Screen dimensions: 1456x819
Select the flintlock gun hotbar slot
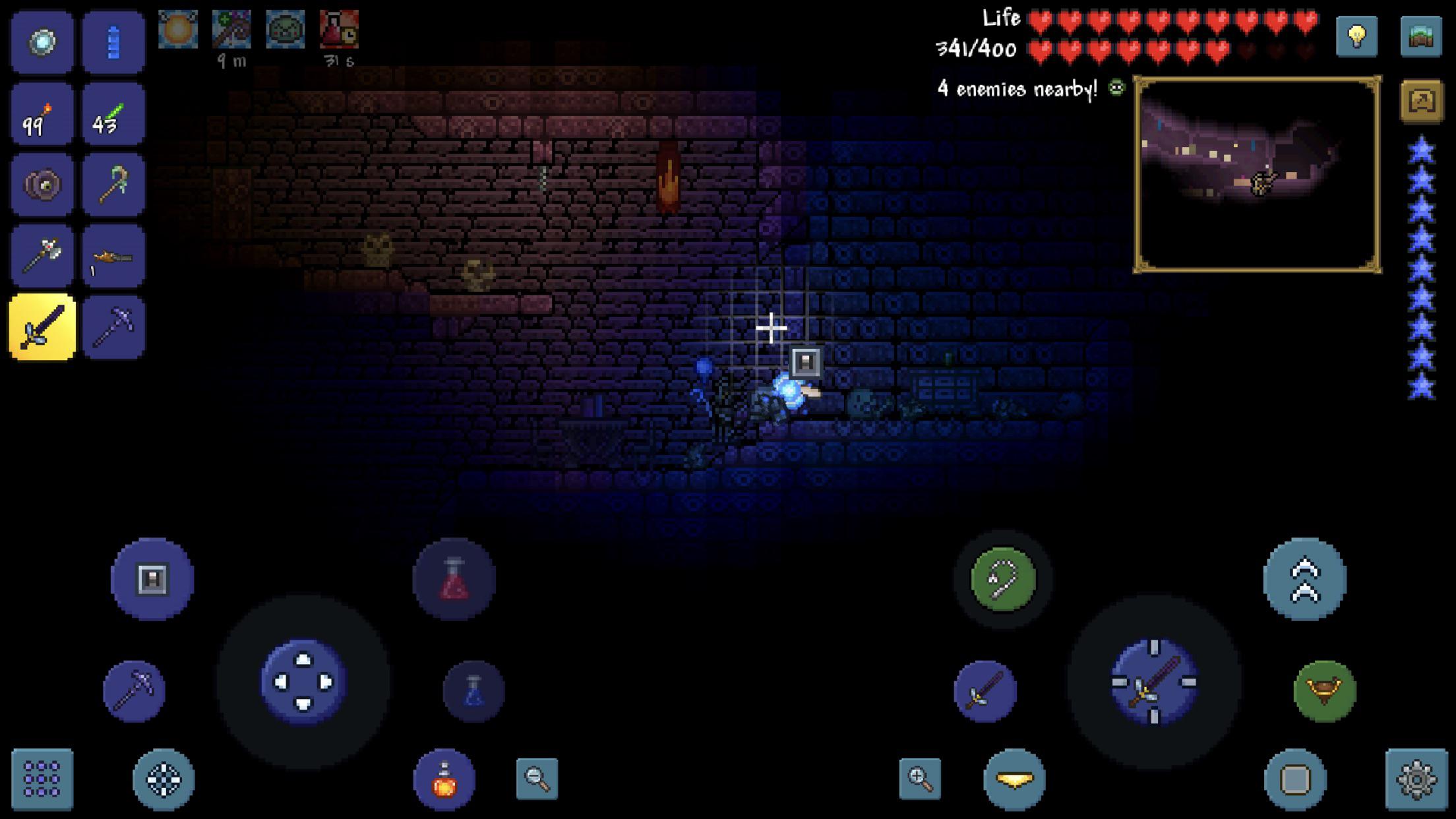[113, 257]
